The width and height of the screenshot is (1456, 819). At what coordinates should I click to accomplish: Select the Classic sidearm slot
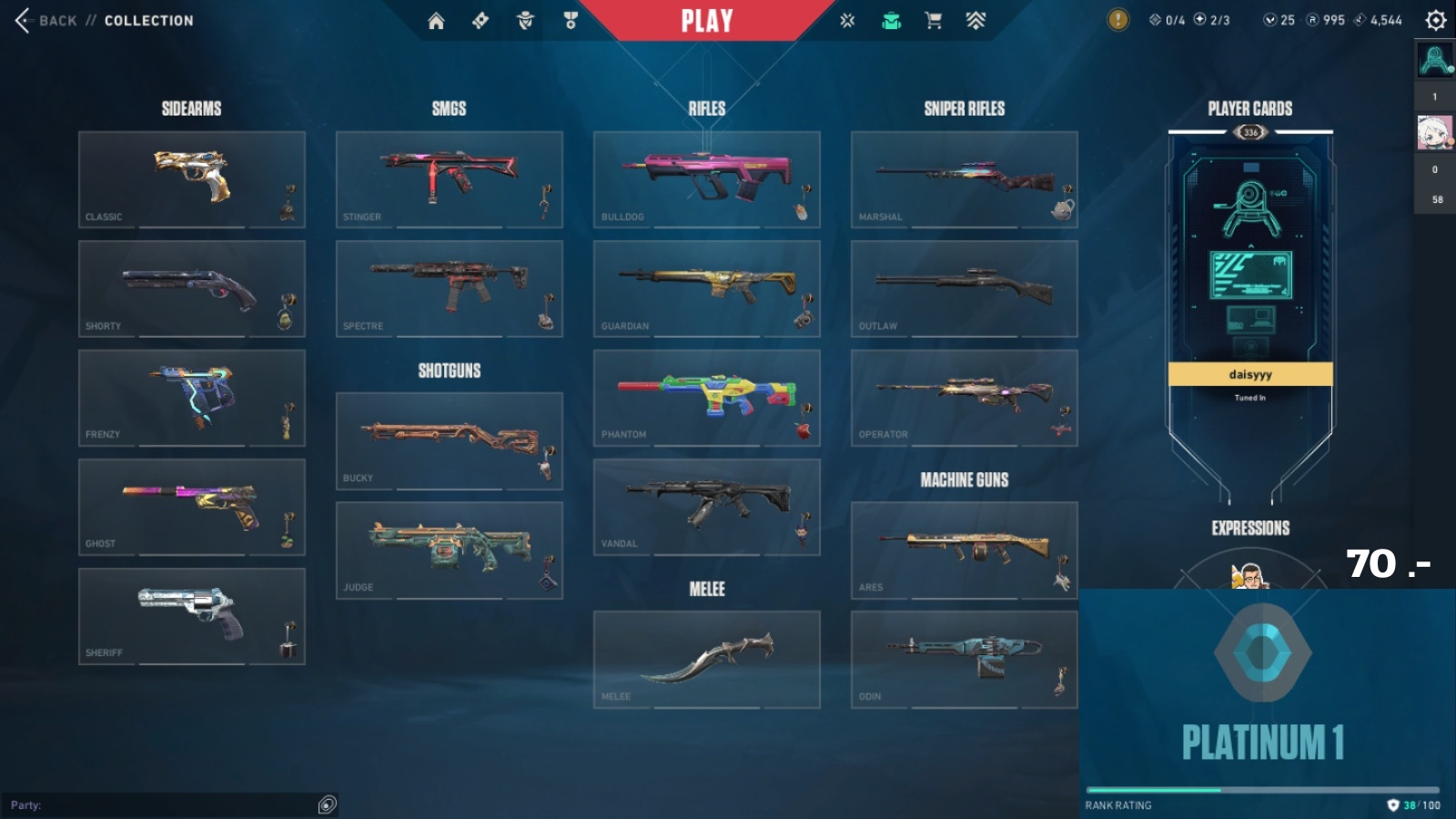pyautogui.click(x=191, y=179)
